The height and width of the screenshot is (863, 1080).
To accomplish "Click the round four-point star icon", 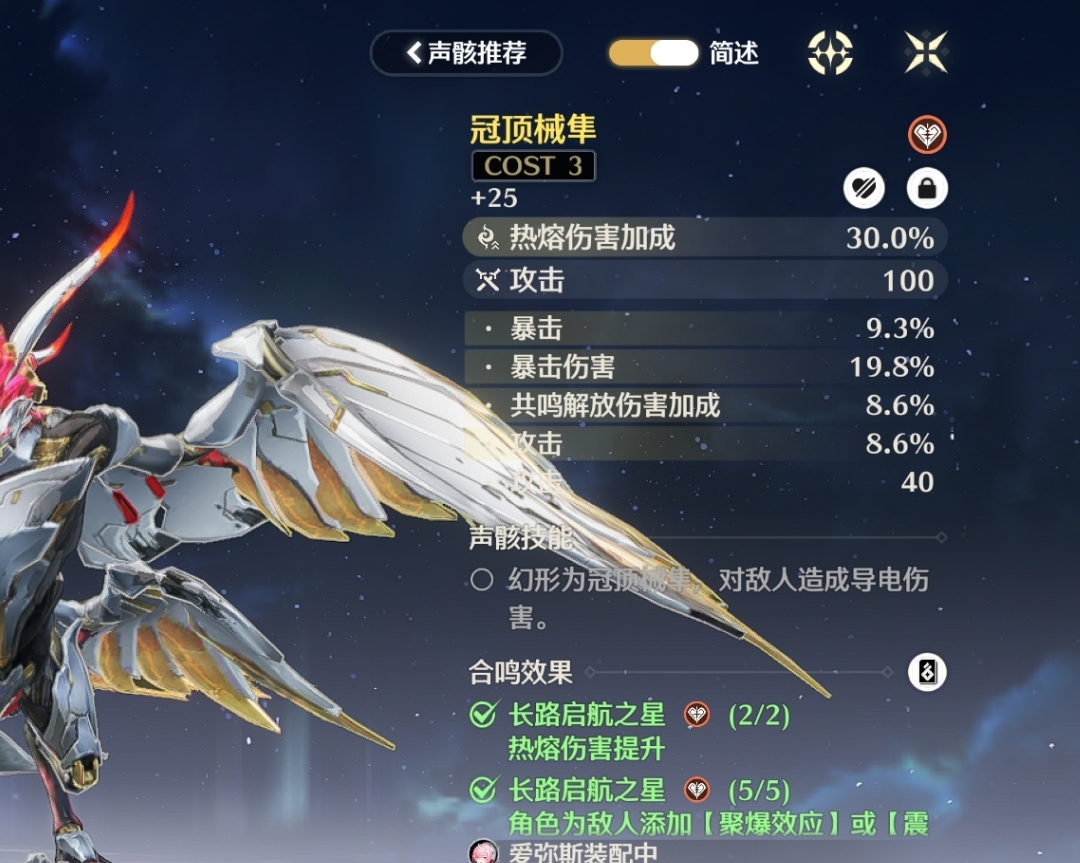I will pos(830,53).
